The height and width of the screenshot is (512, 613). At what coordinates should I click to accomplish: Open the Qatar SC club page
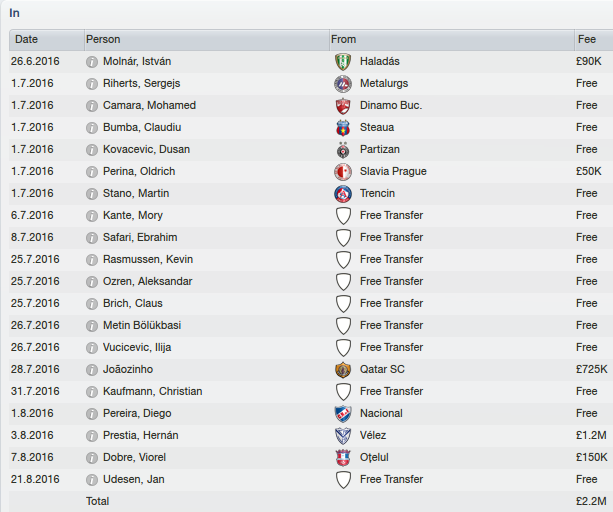click(x=384, y=369)
